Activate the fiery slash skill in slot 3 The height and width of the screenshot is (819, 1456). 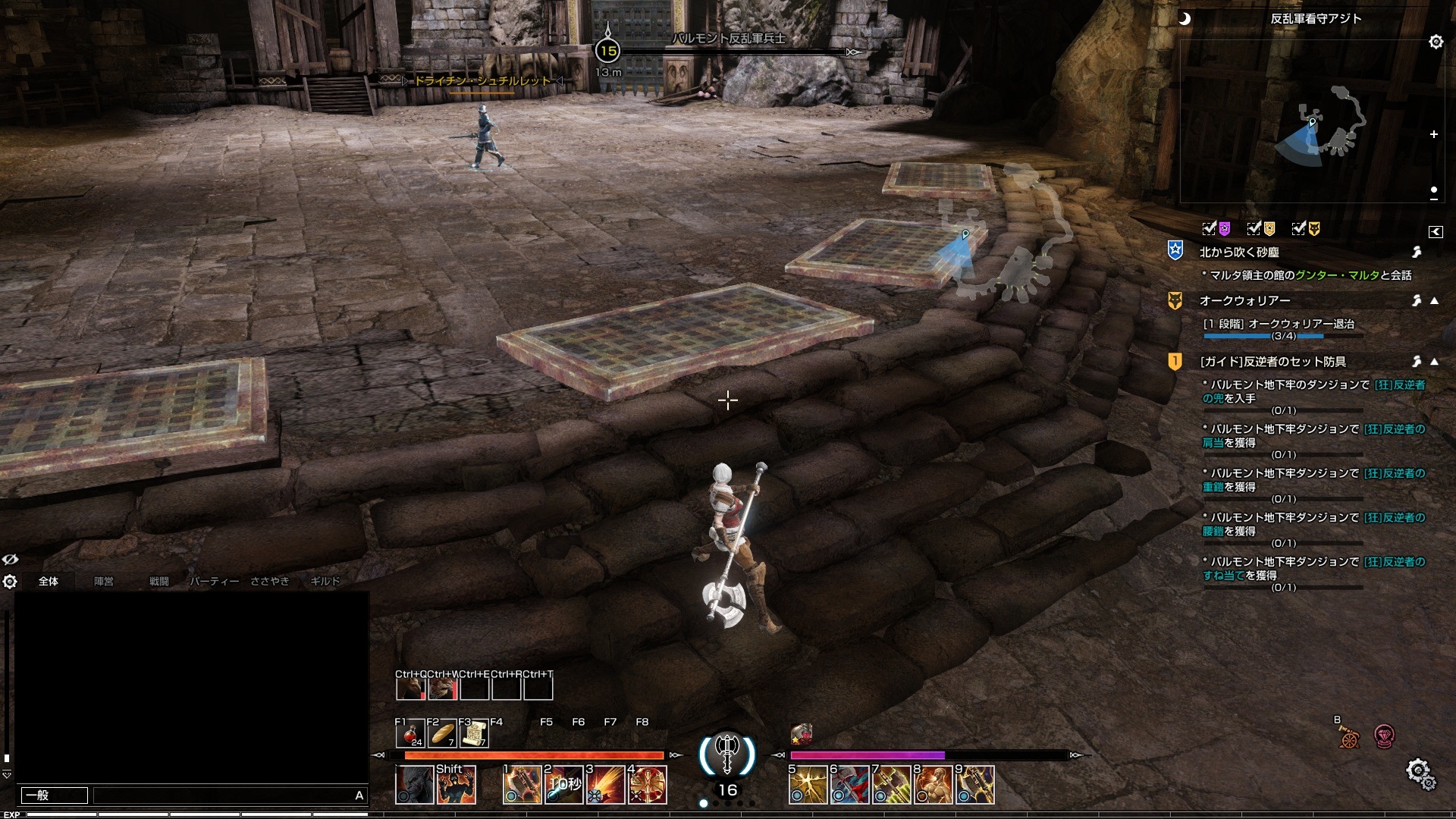pos(606,785)
